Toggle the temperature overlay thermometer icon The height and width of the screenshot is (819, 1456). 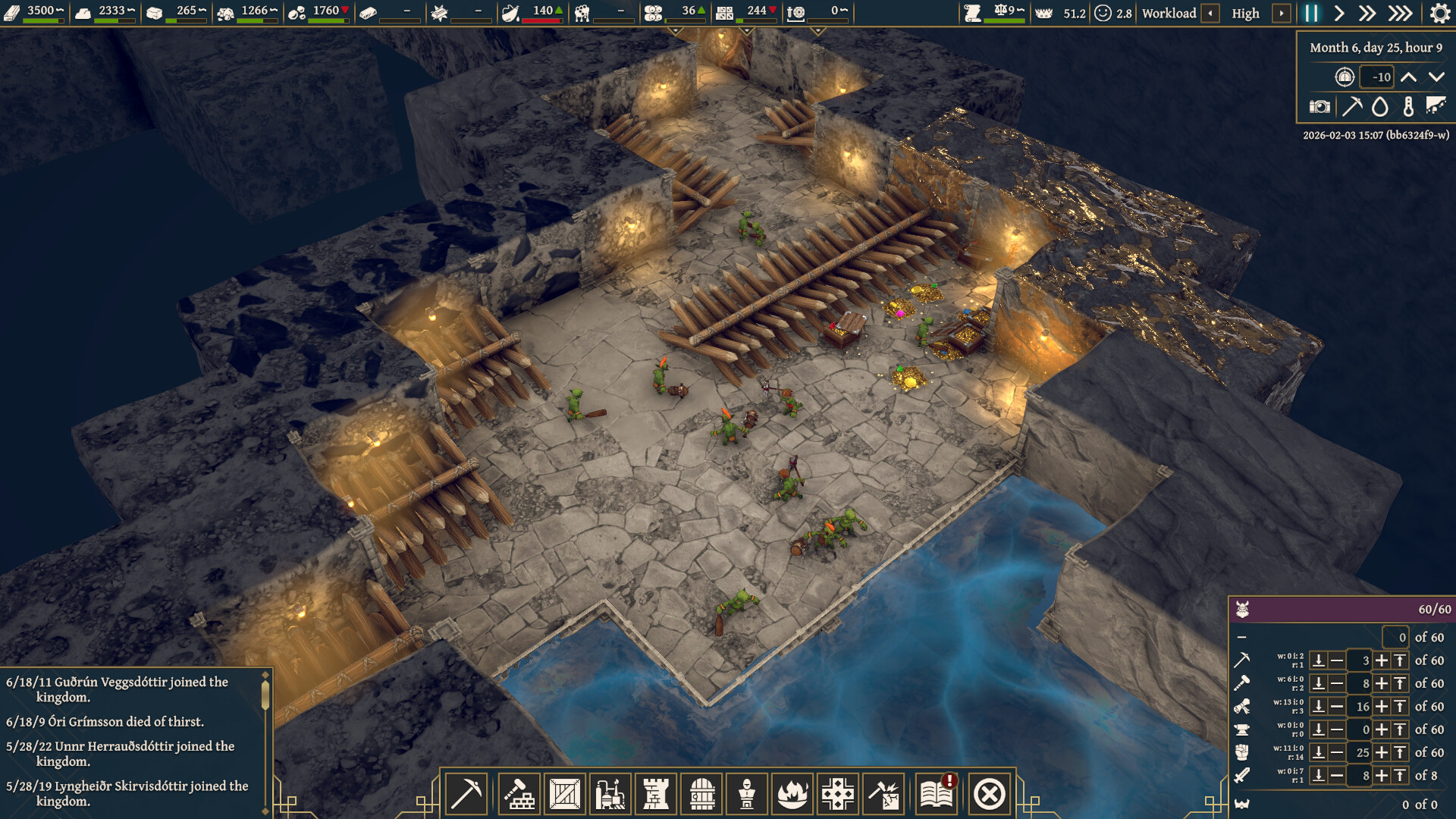[1407, 106]
